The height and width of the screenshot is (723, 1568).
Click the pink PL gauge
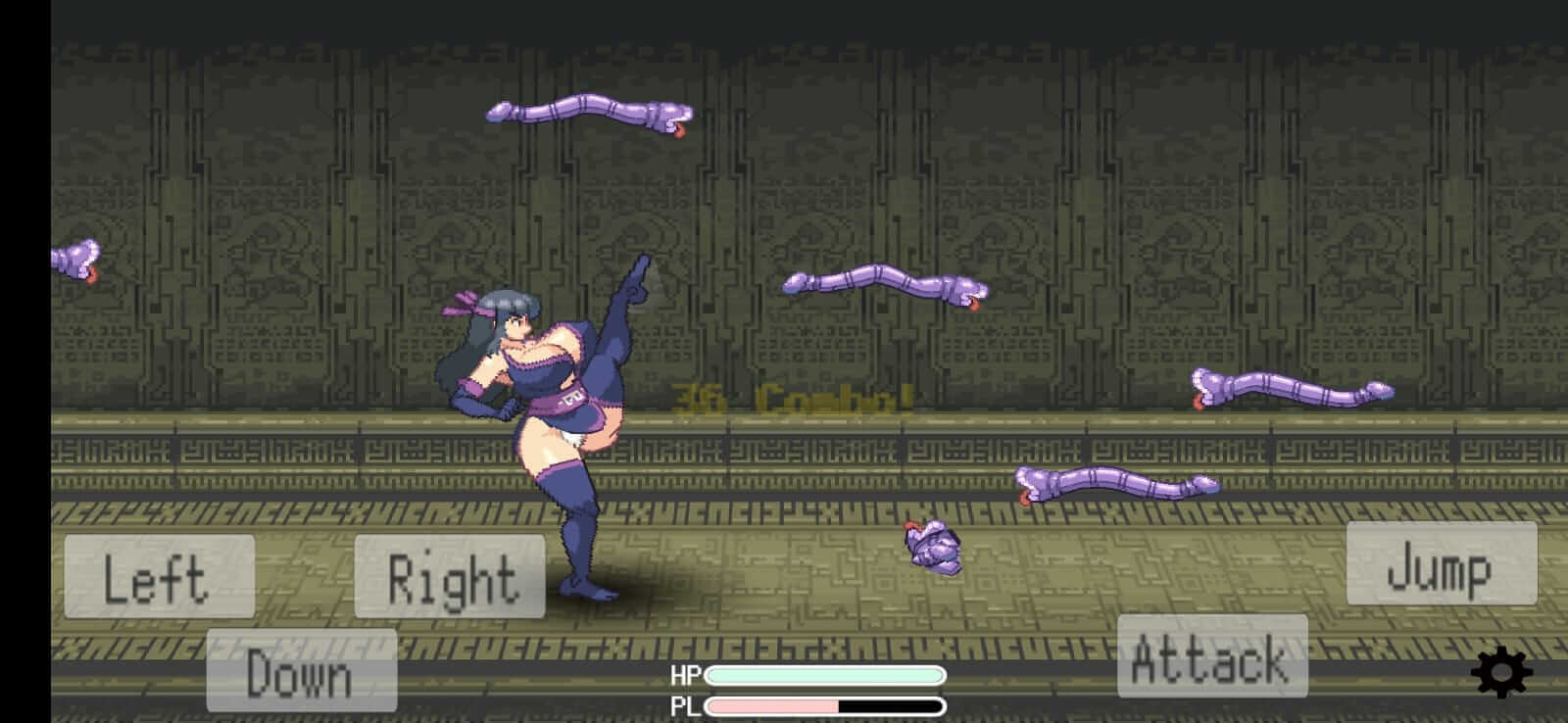(x=774, y=703)
